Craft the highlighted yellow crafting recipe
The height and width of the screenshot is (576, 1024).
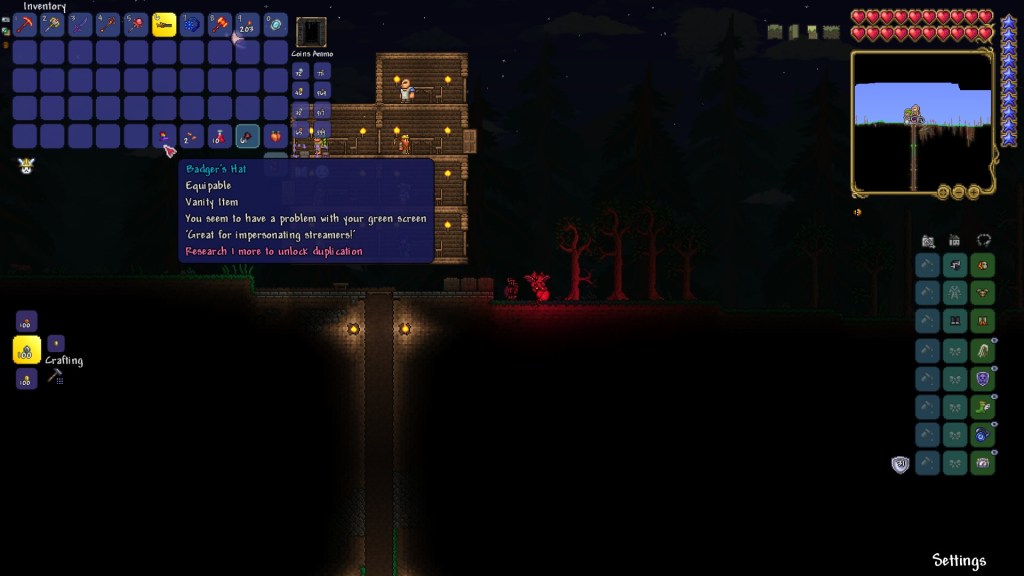click(x=27, y=350)
